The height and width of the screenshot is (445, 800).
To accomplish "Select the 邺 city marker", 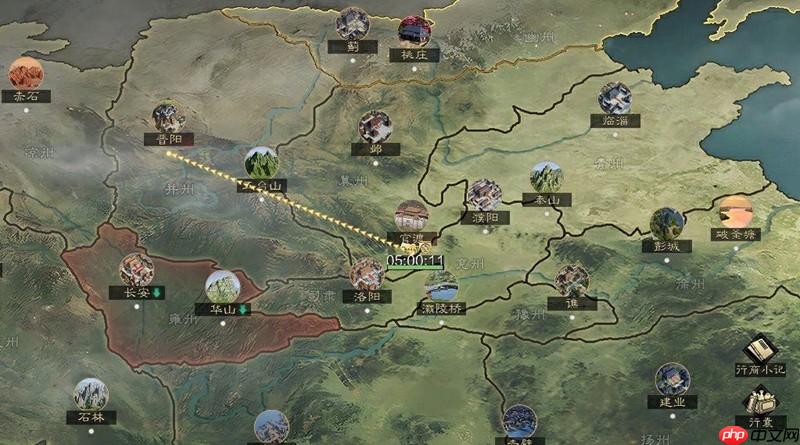I will pyautogui.click(x=375, y=127).
